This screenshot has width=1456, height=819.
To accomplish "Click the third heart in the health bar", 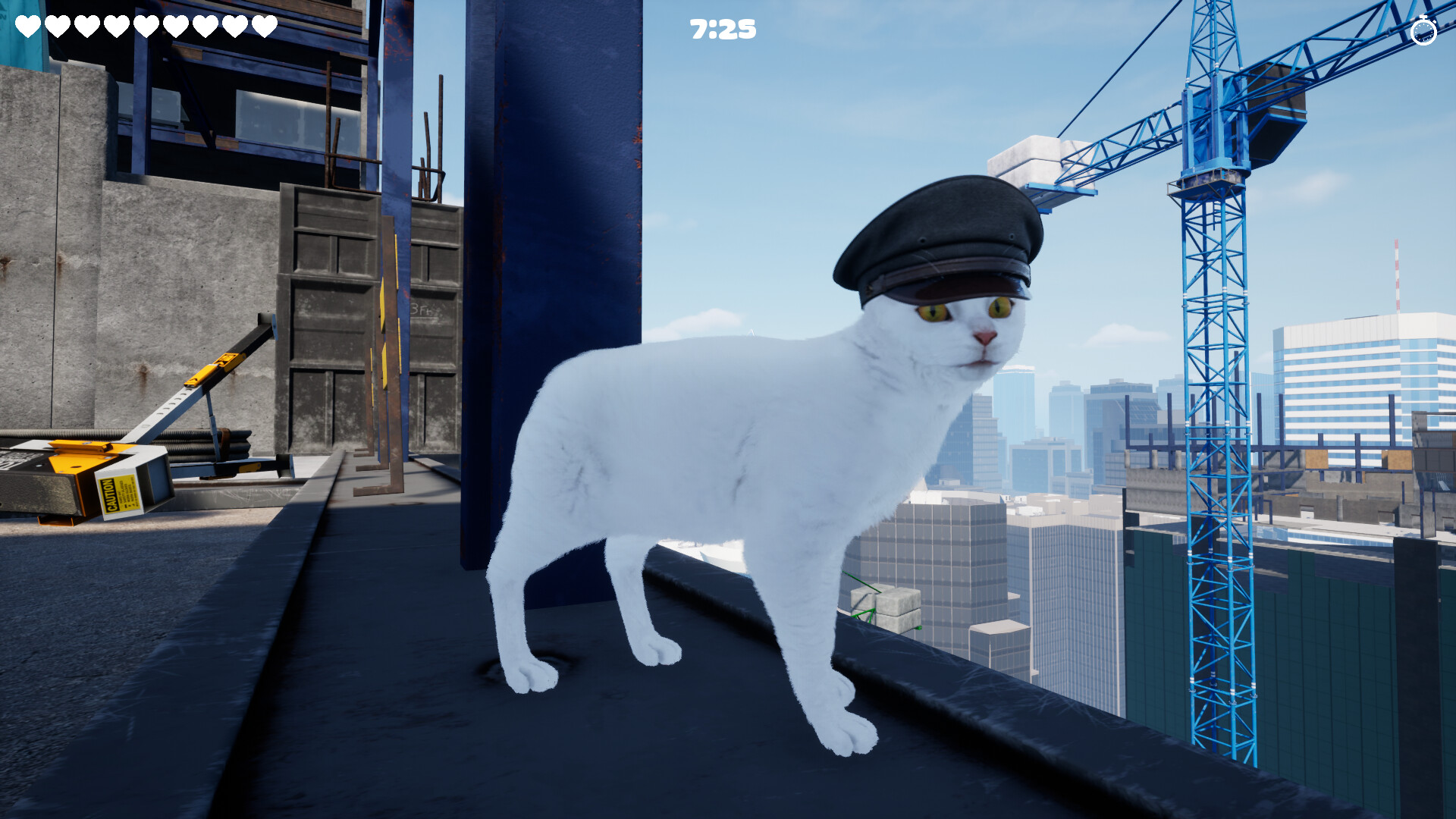I will pos(86,26).
